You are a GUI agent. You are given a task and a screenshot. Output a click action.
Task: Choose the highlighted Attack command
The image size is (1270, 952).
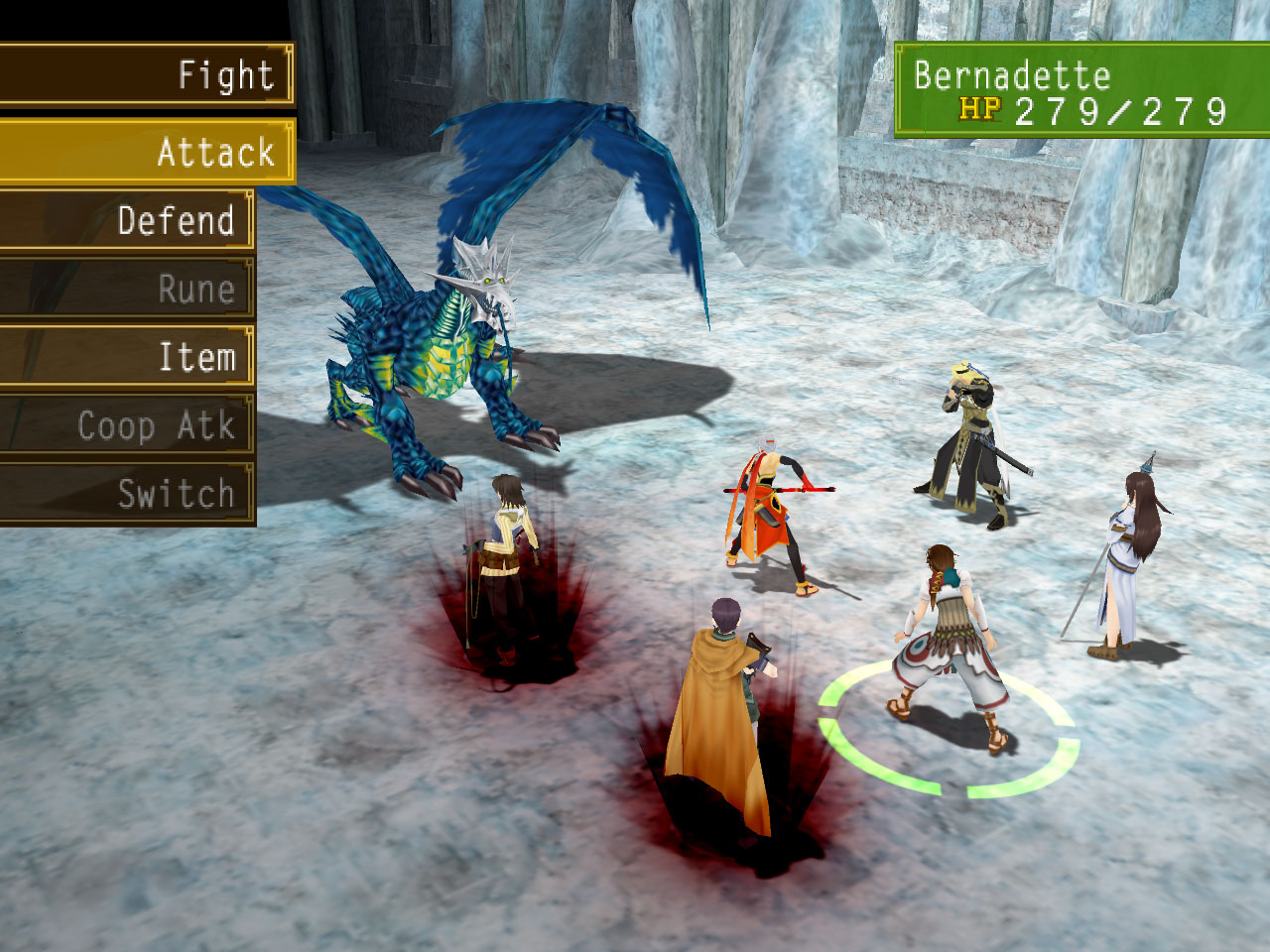tap(147, 153)
